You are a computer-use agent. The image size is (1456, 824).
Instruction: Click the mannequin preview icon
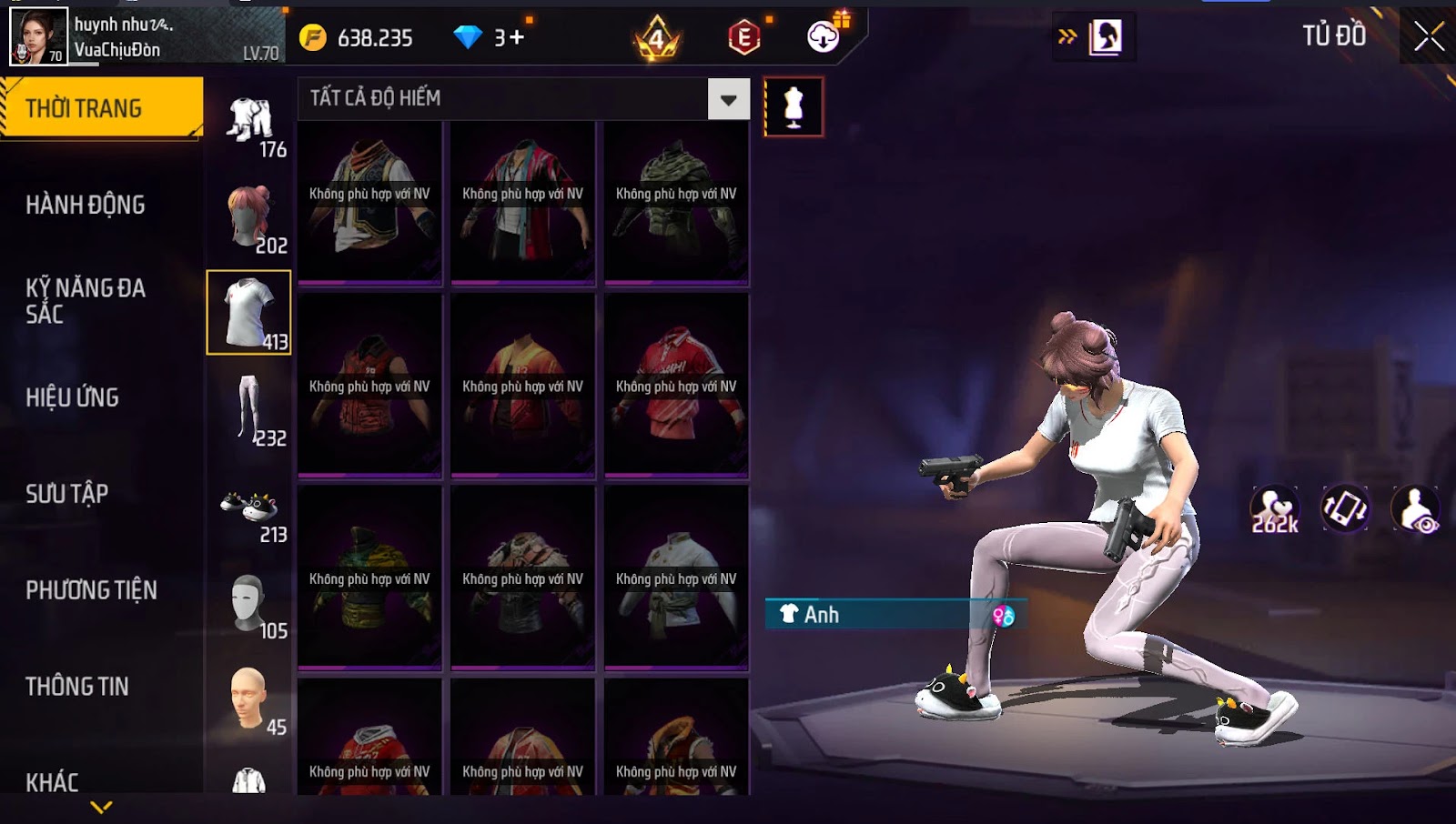click(x=794, y=107)
